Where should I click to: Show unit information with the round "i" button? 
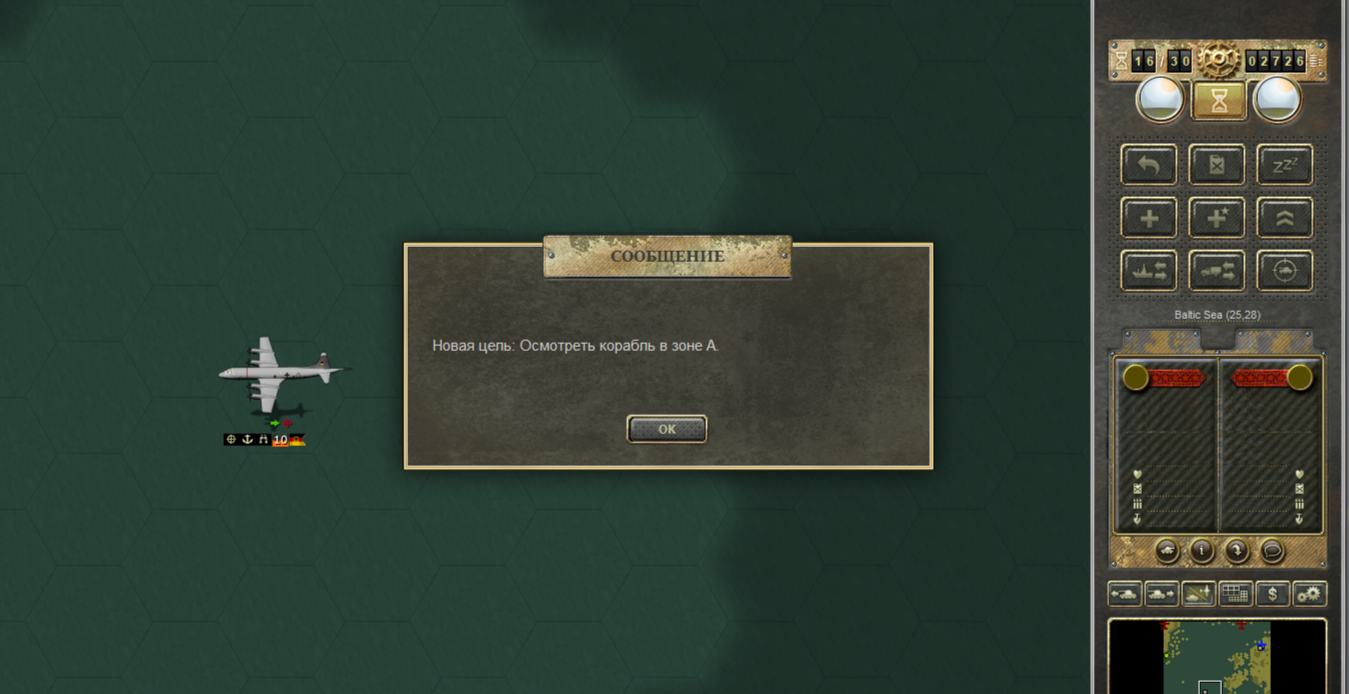click(1202, 550)
